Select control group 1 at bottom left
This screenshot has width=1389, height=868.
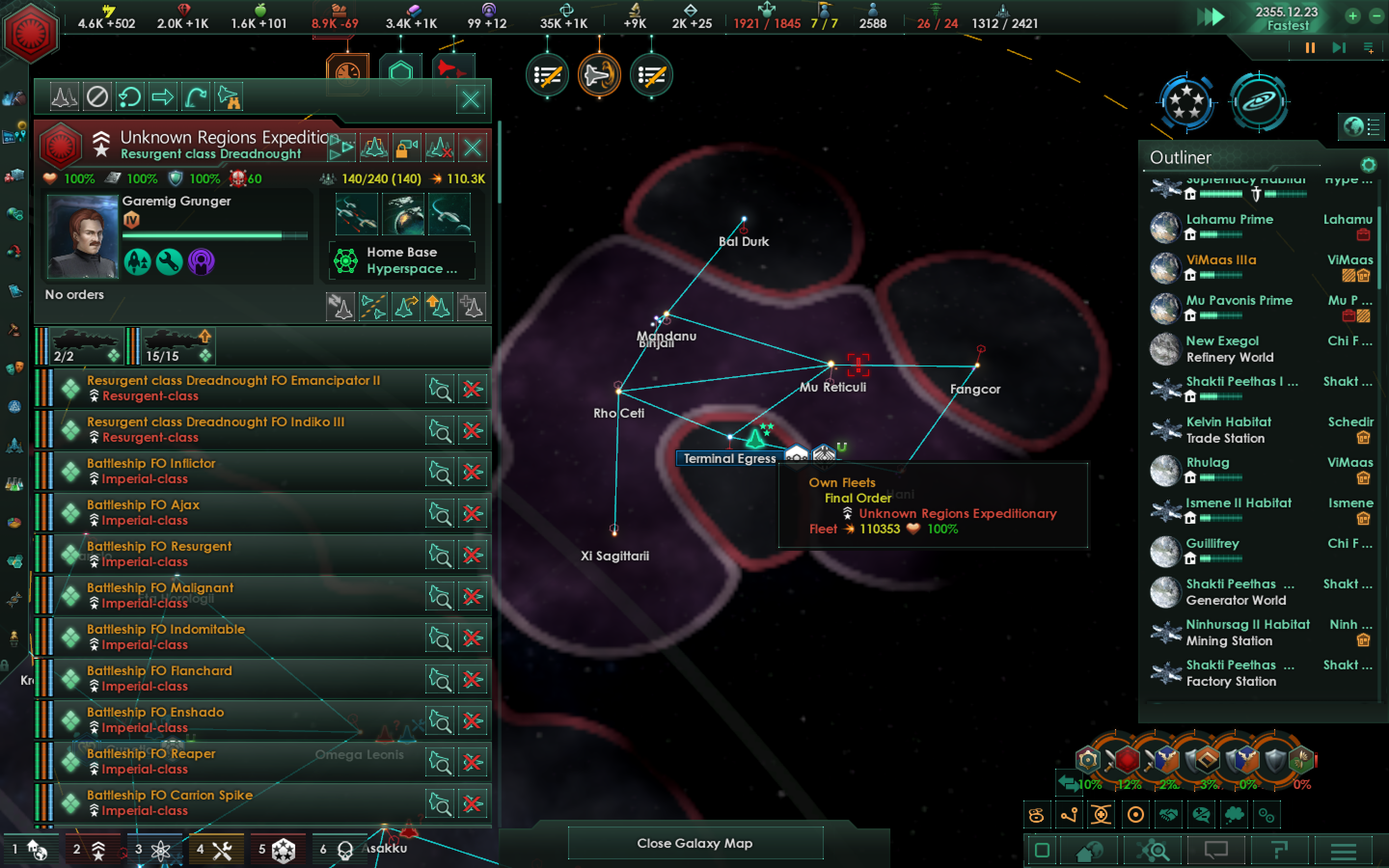point(31,850)
